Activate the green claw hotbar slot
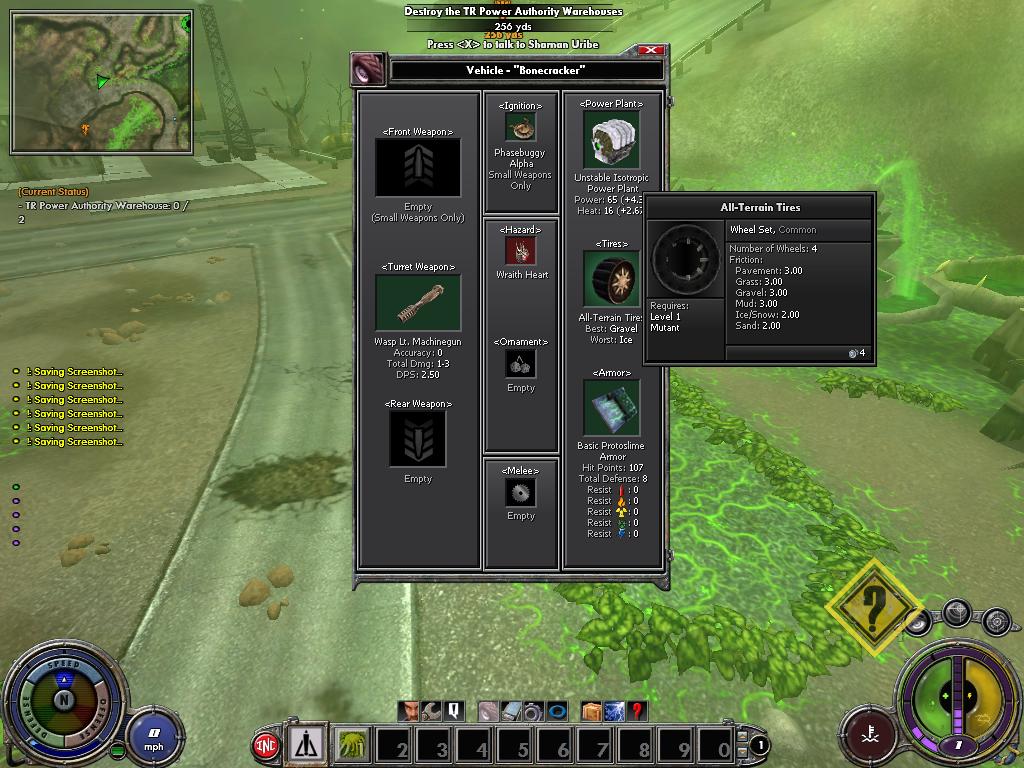Screen dimensions: 1024x768 tap(352, 745)
